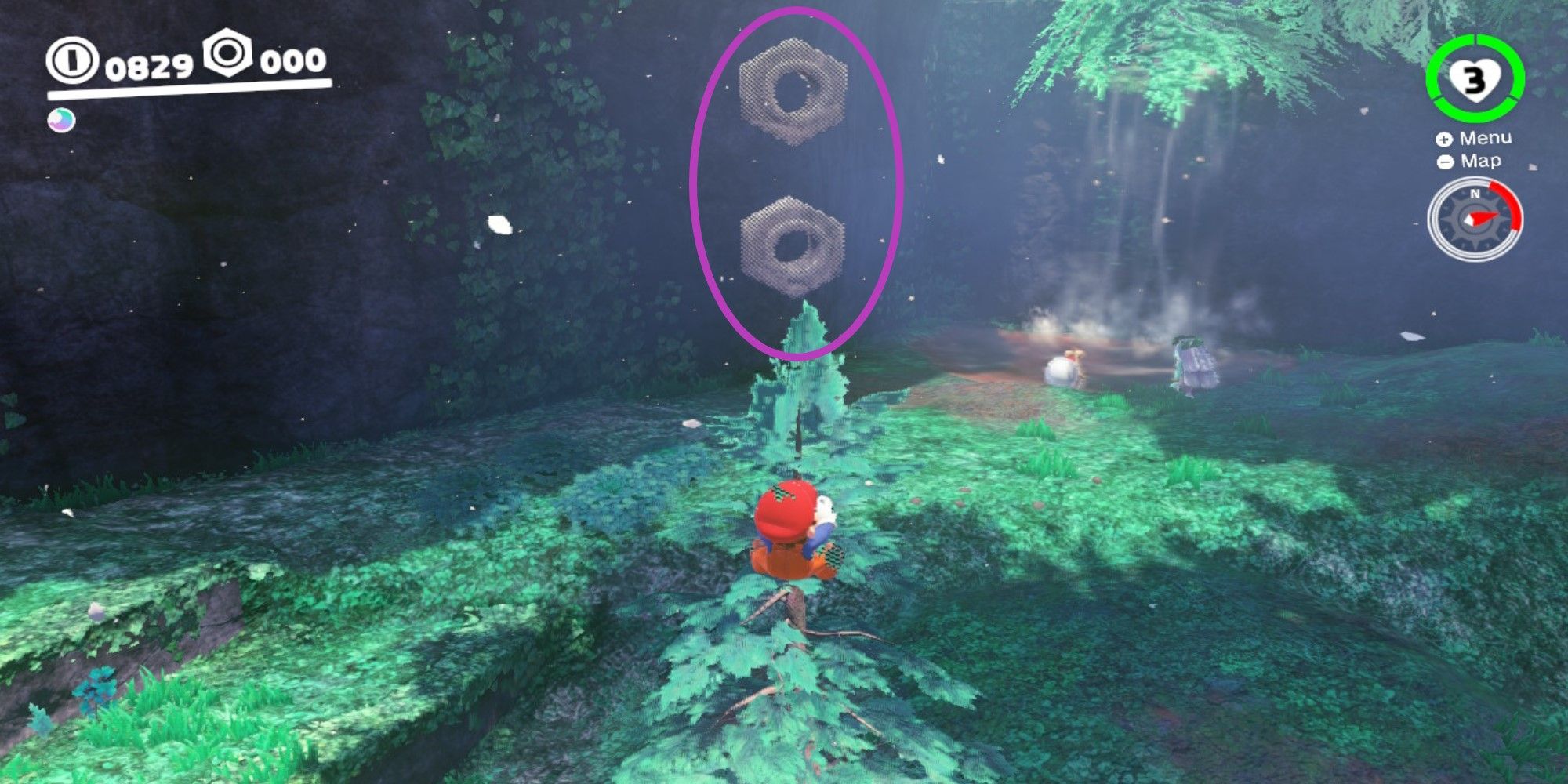Click the minus icon next to Map
The image size is (1568, 784).
1445,162
